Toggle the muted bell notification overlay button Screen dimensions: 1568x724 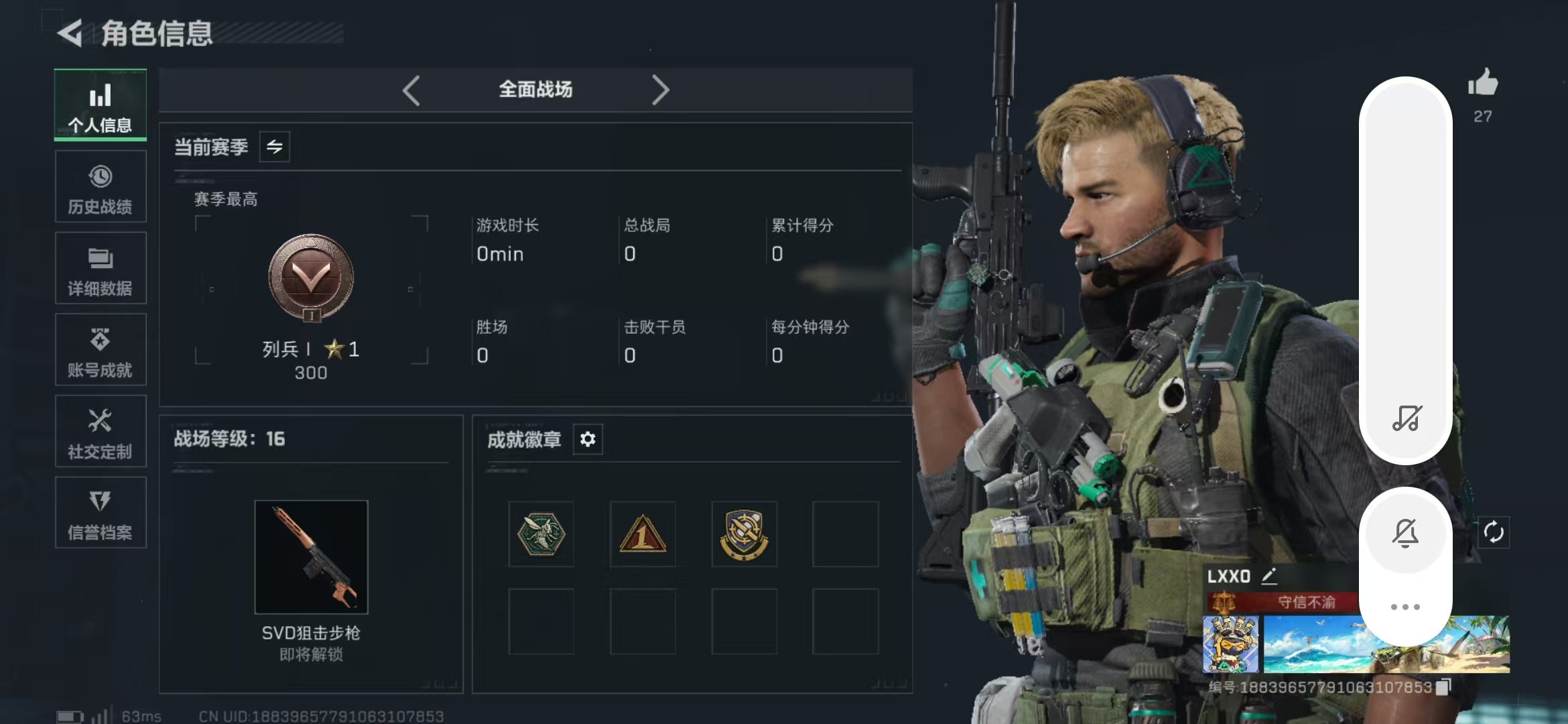(x=1405, y=534)
